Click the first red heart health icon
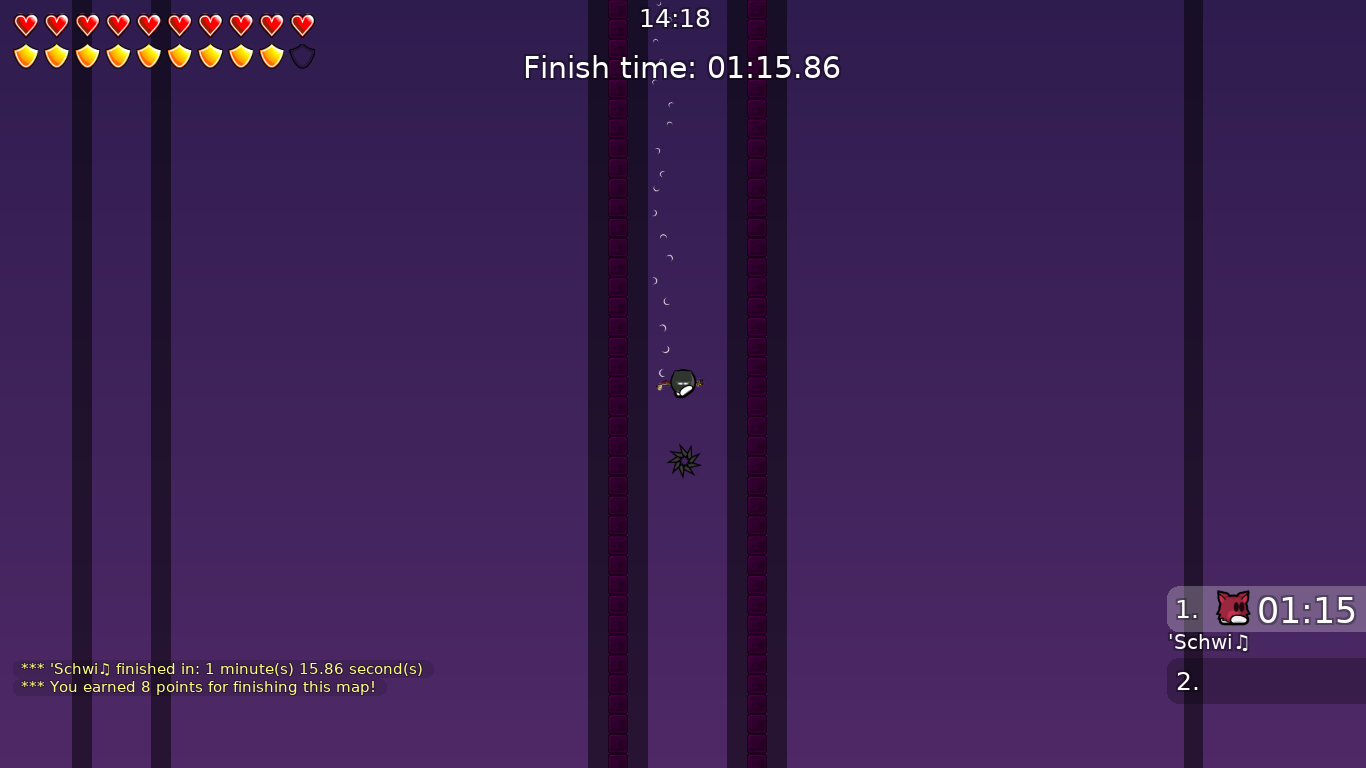Image resolution: width=1366 pixels, height=768 pixels. click(x=25, y=24)
